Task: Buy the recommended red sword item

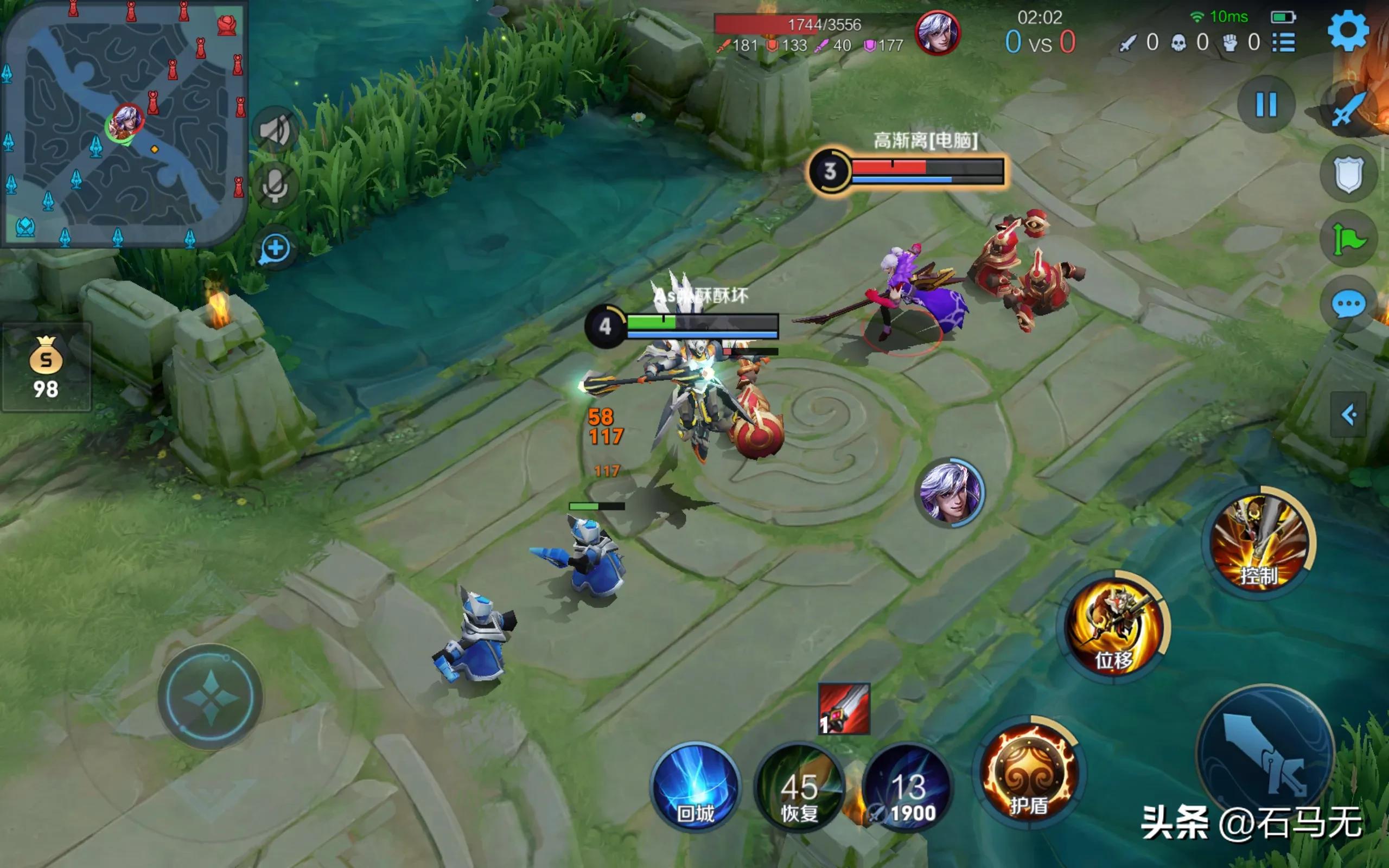Action: 844,709
